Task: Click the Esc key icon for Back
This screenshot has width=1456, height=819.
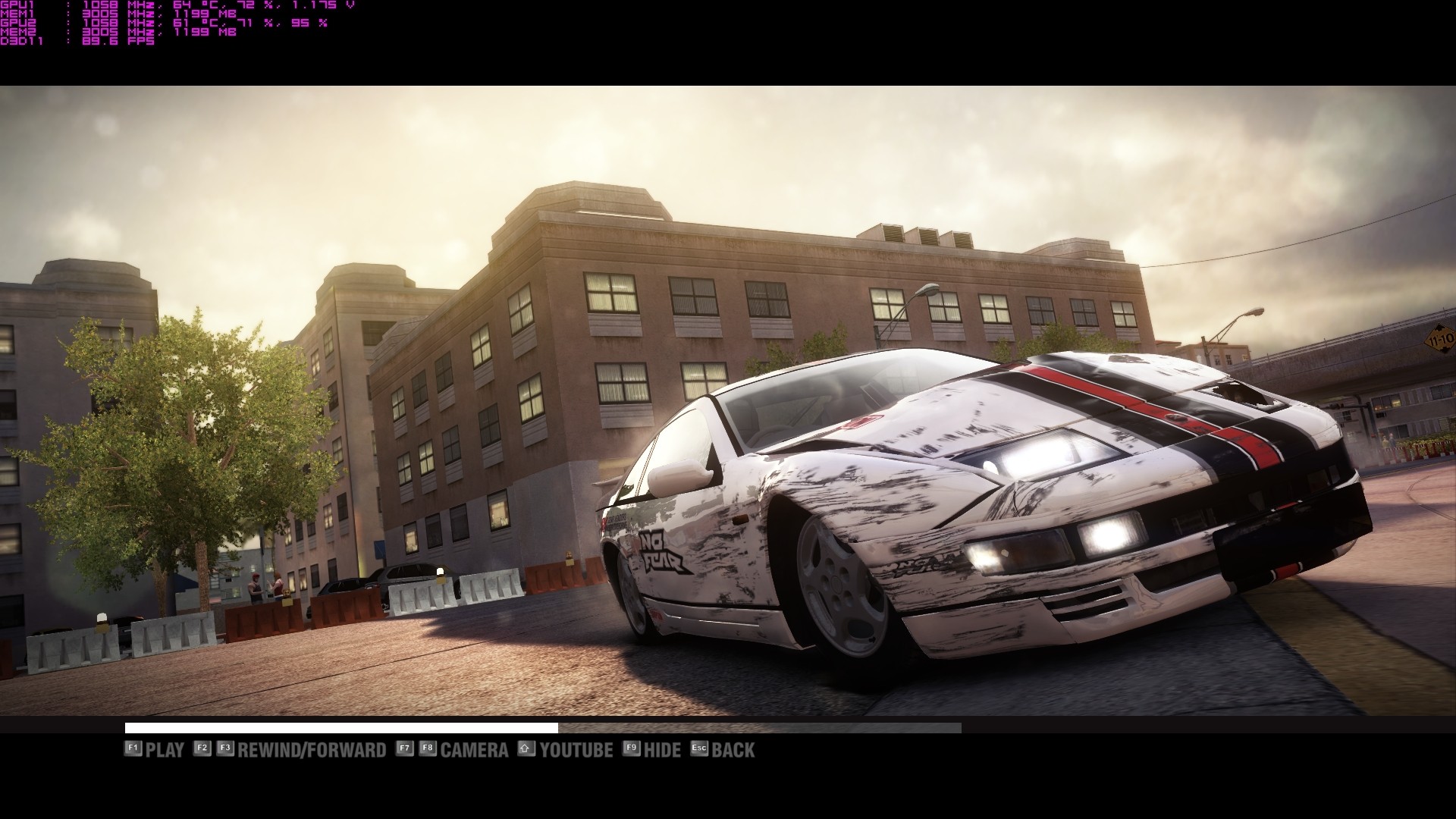Action: (x=698, y=749)
